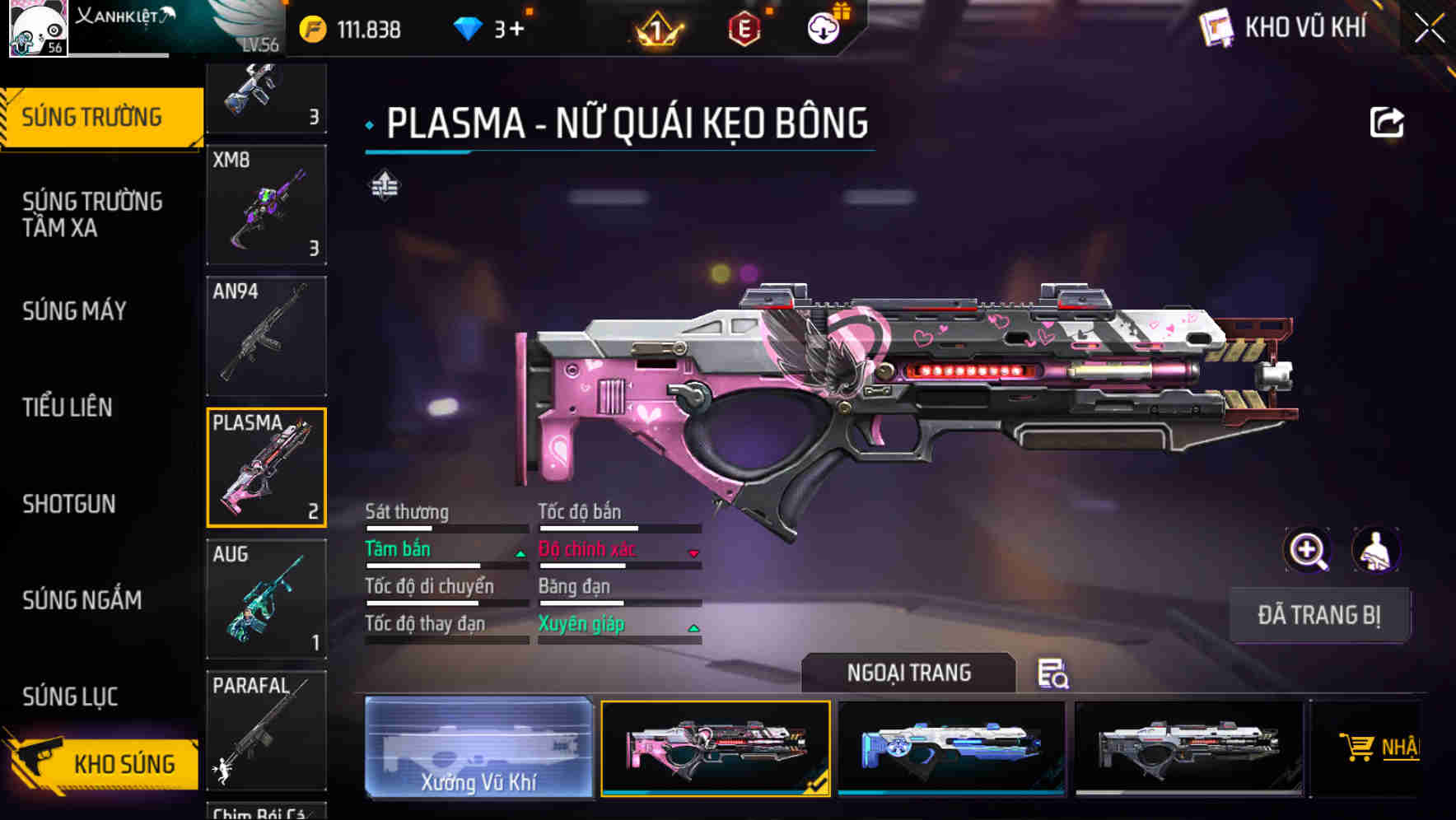Select the Tiểu Liên category

pos(68,408)
